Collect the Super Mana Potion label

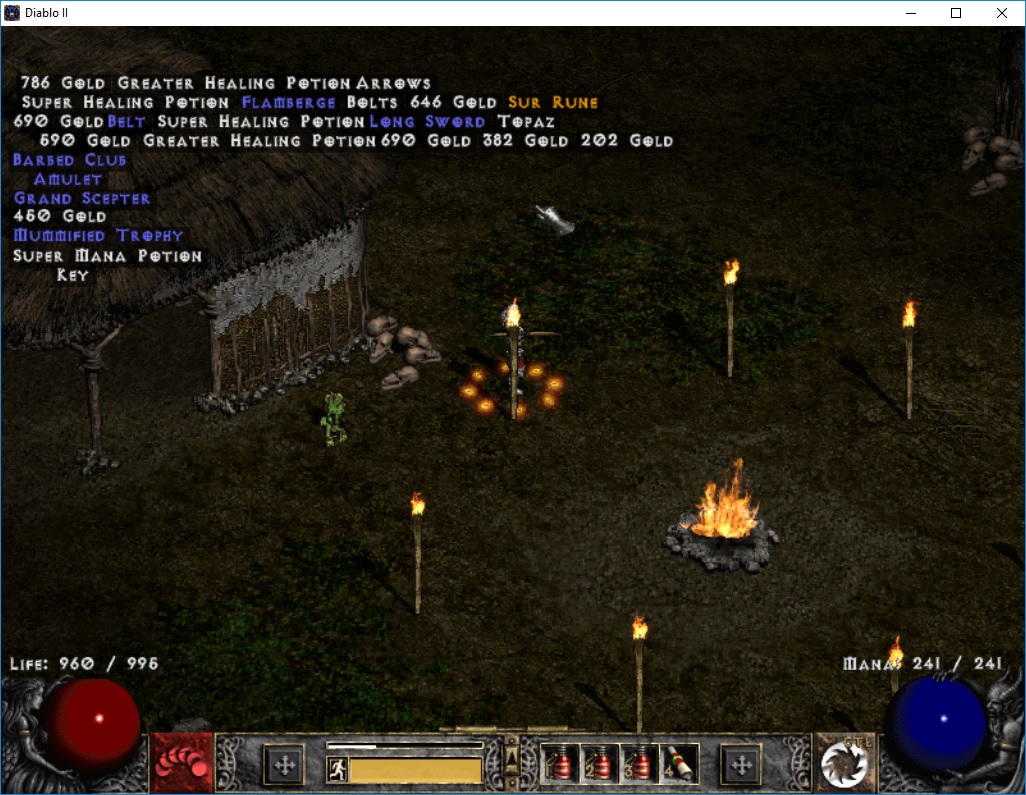click(x=107, y=256)
